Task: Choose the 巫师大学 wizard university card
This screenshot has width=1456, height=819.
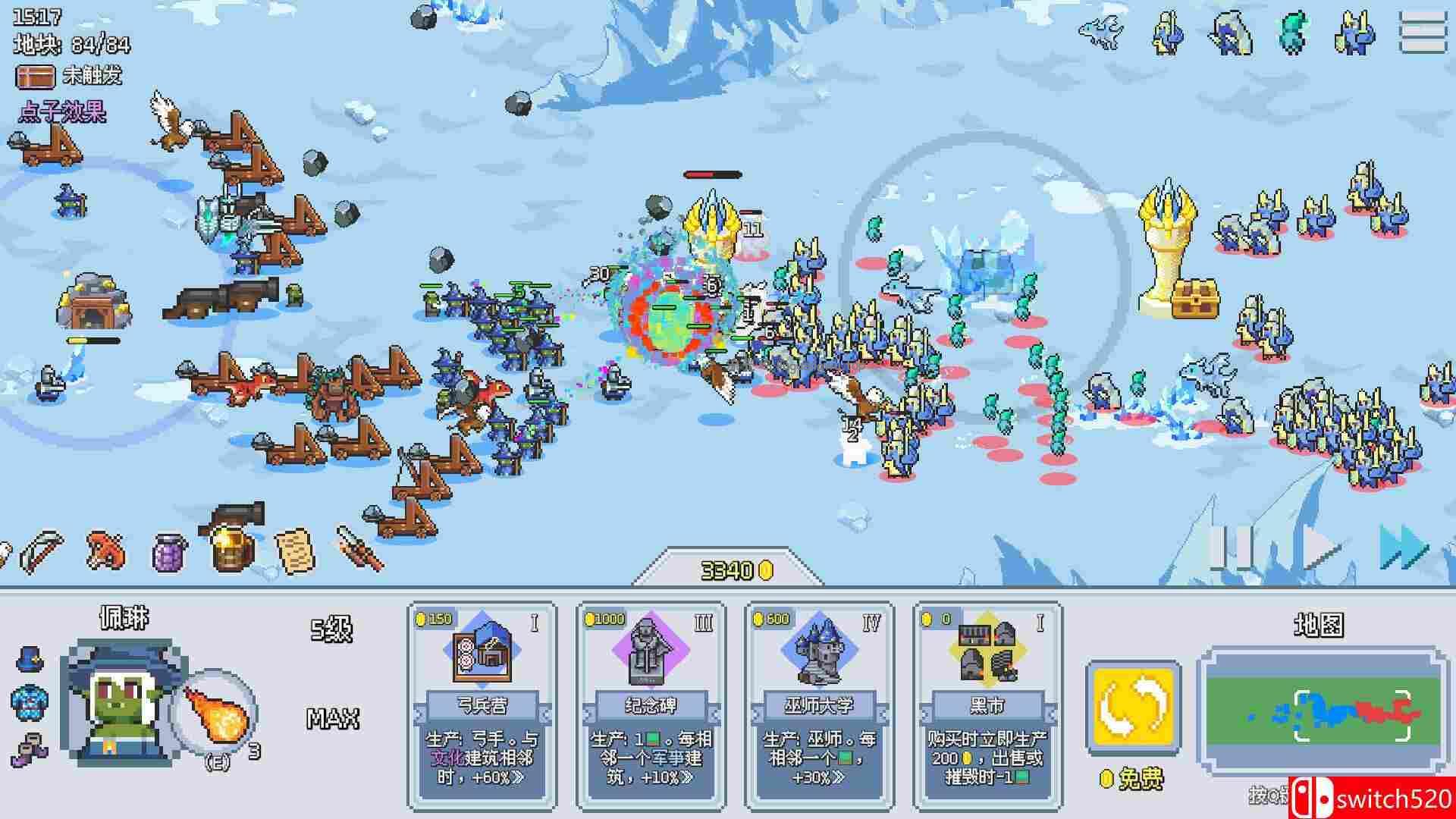Action: (x=819, y=705)
